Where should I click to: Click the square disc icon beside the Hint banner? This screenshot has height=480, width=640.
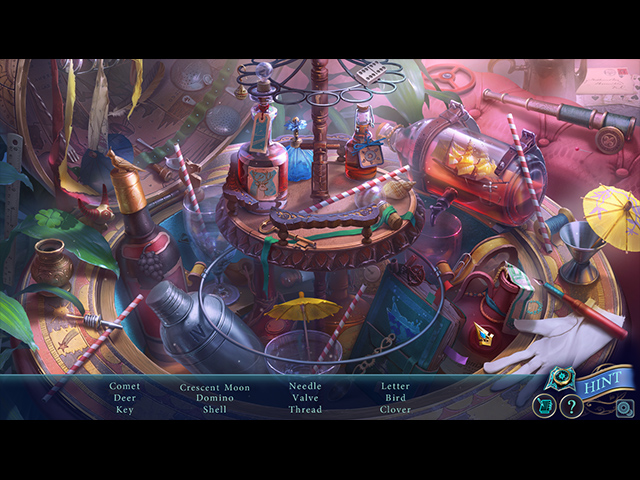624,407
